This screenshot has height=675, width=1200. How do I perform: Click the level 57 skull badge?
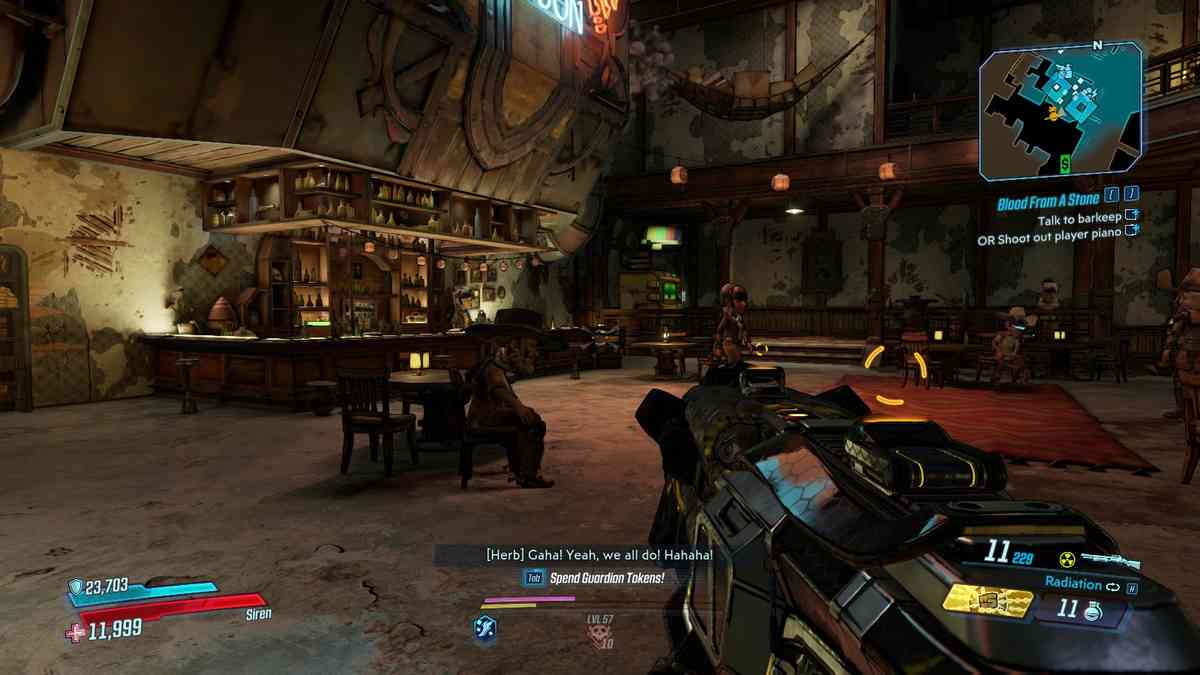600,633
